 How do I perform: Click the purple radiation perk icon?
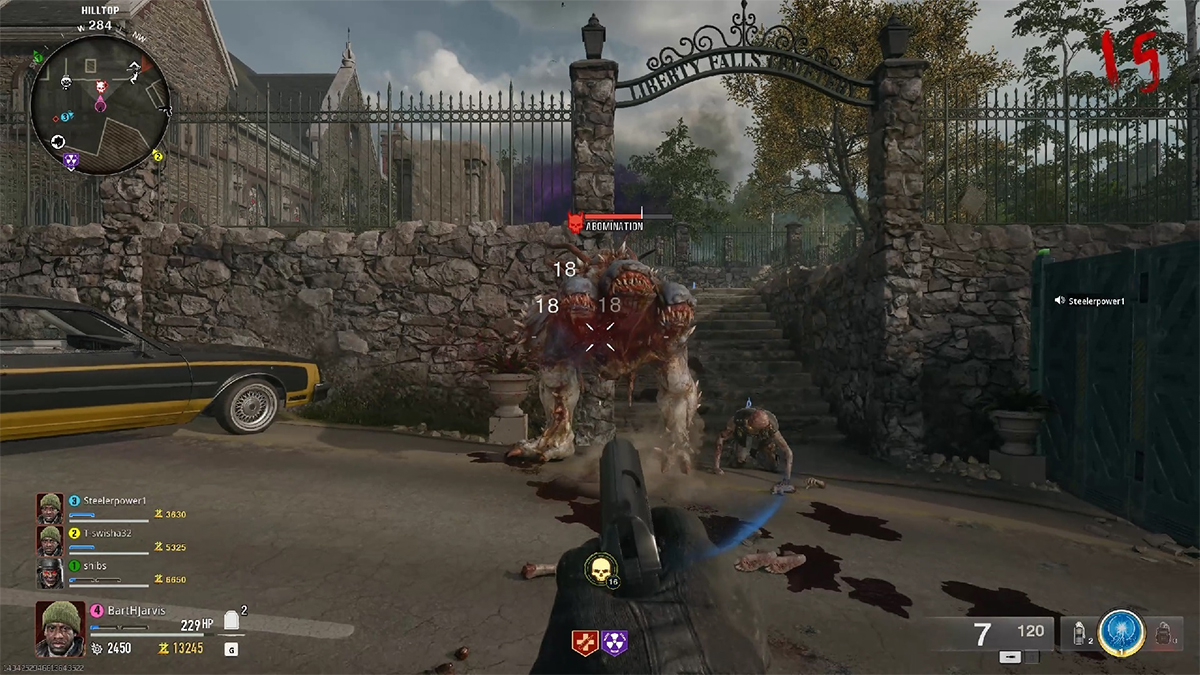[614, 643]
